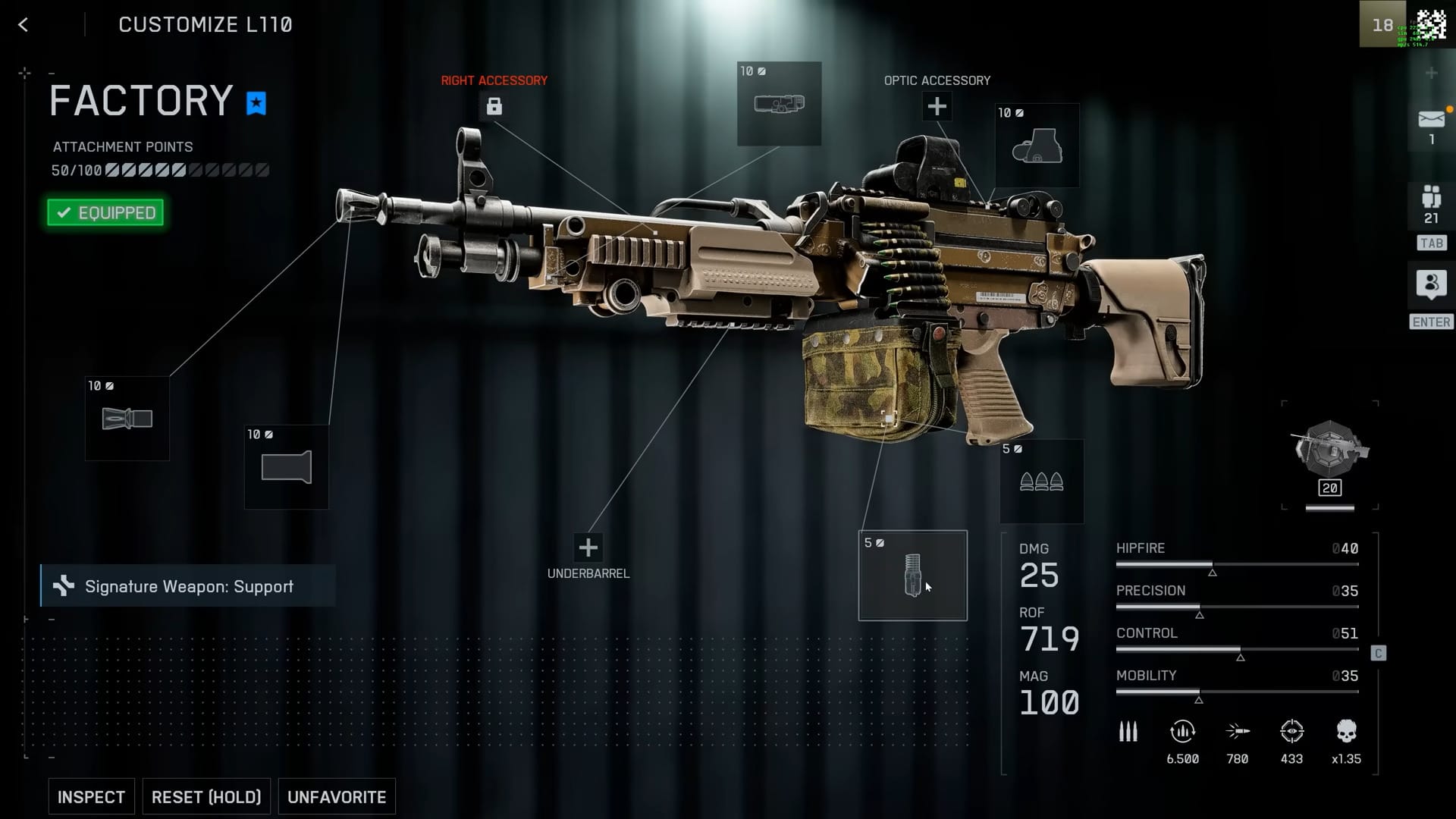Select the holographic sight optic slot
This screenshot has height=819, width=1456.
[x=1037, y=146]
